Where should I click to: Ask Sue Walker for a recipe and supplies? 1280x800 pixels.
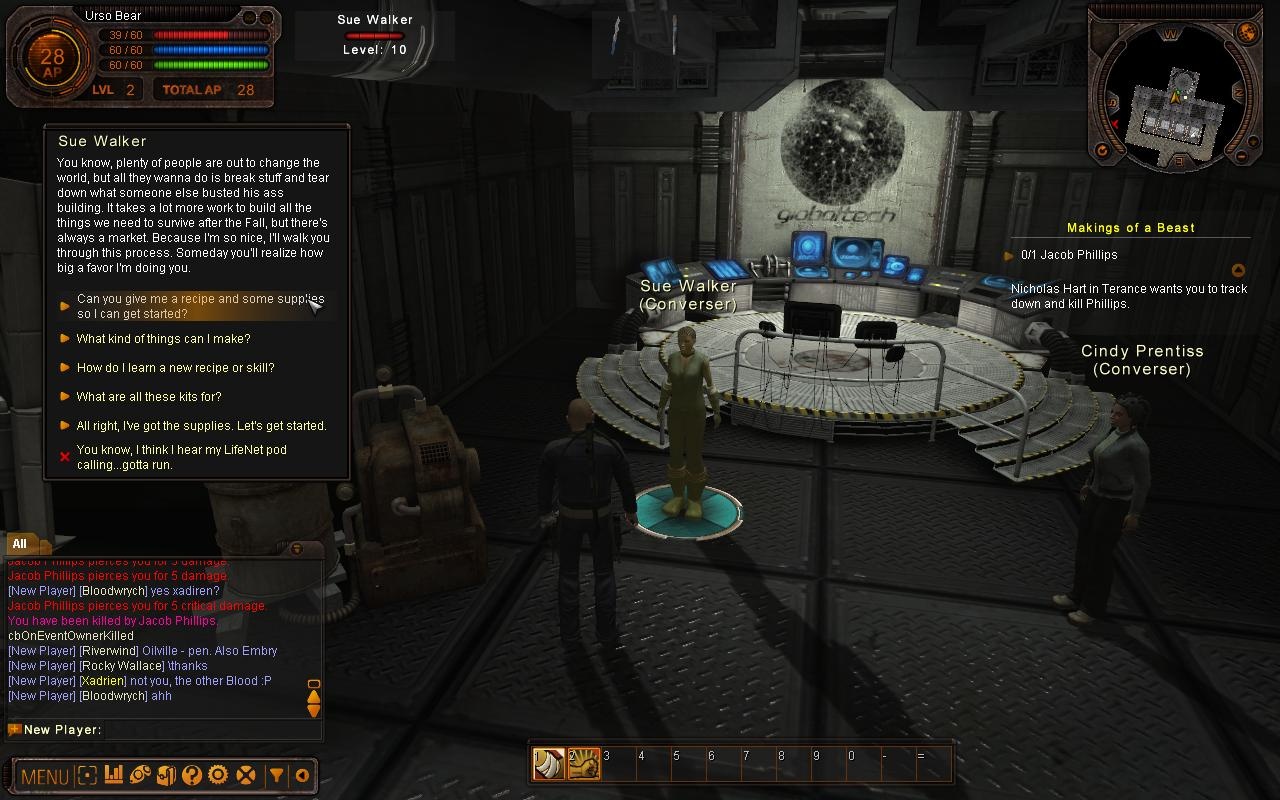coord(200,306)
